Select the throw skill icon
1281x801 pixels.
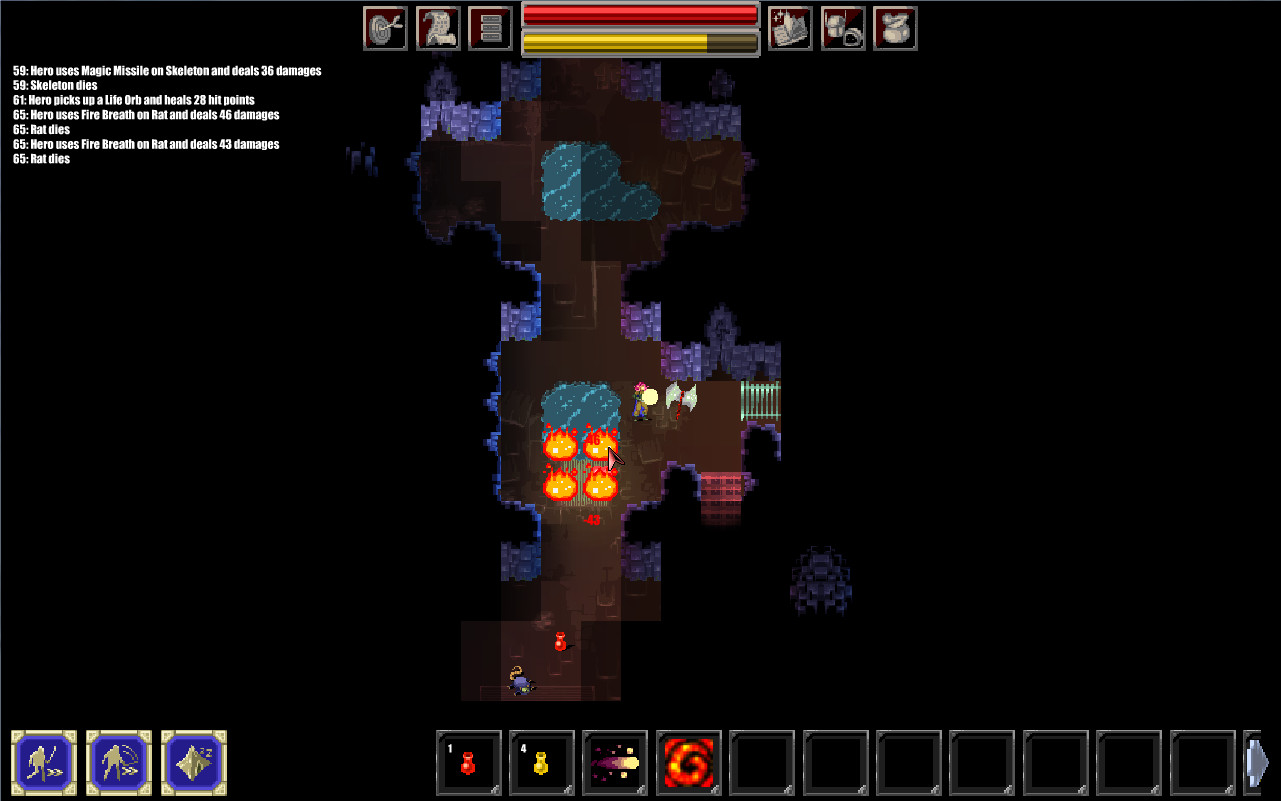point(119,762)
